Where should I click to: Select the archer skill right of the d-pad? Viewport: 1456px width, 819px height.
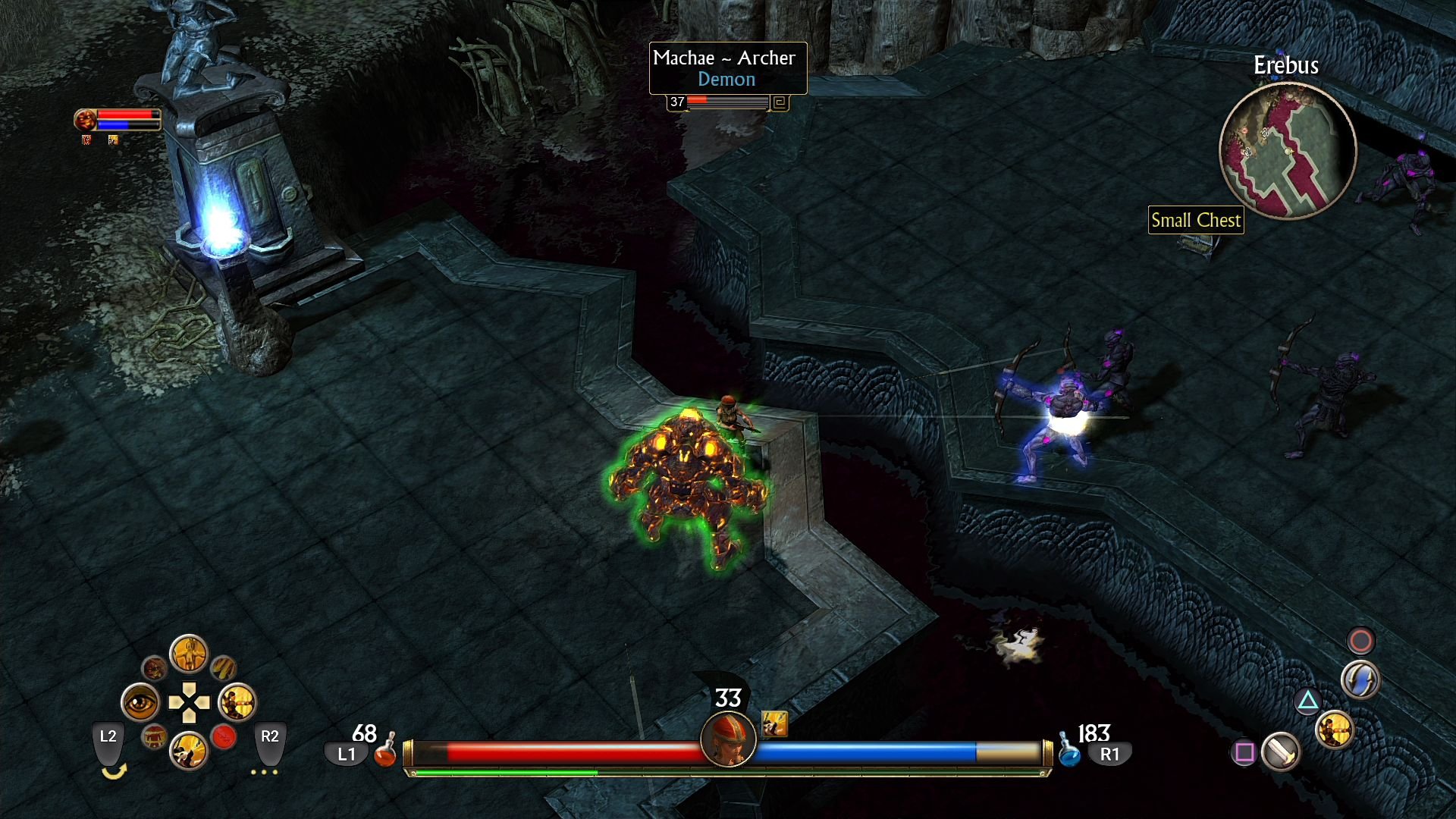237,703
